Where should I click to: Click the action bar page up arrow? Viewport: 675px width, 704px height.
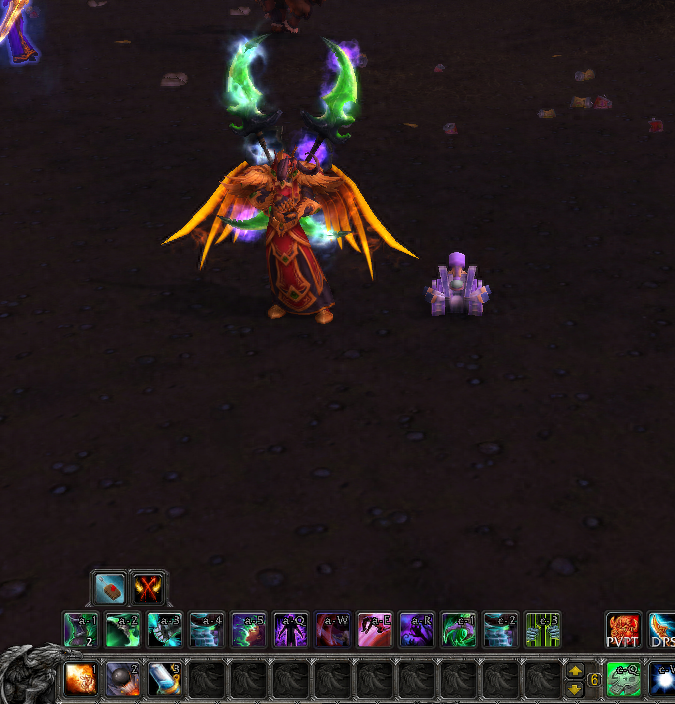[574, 671]
